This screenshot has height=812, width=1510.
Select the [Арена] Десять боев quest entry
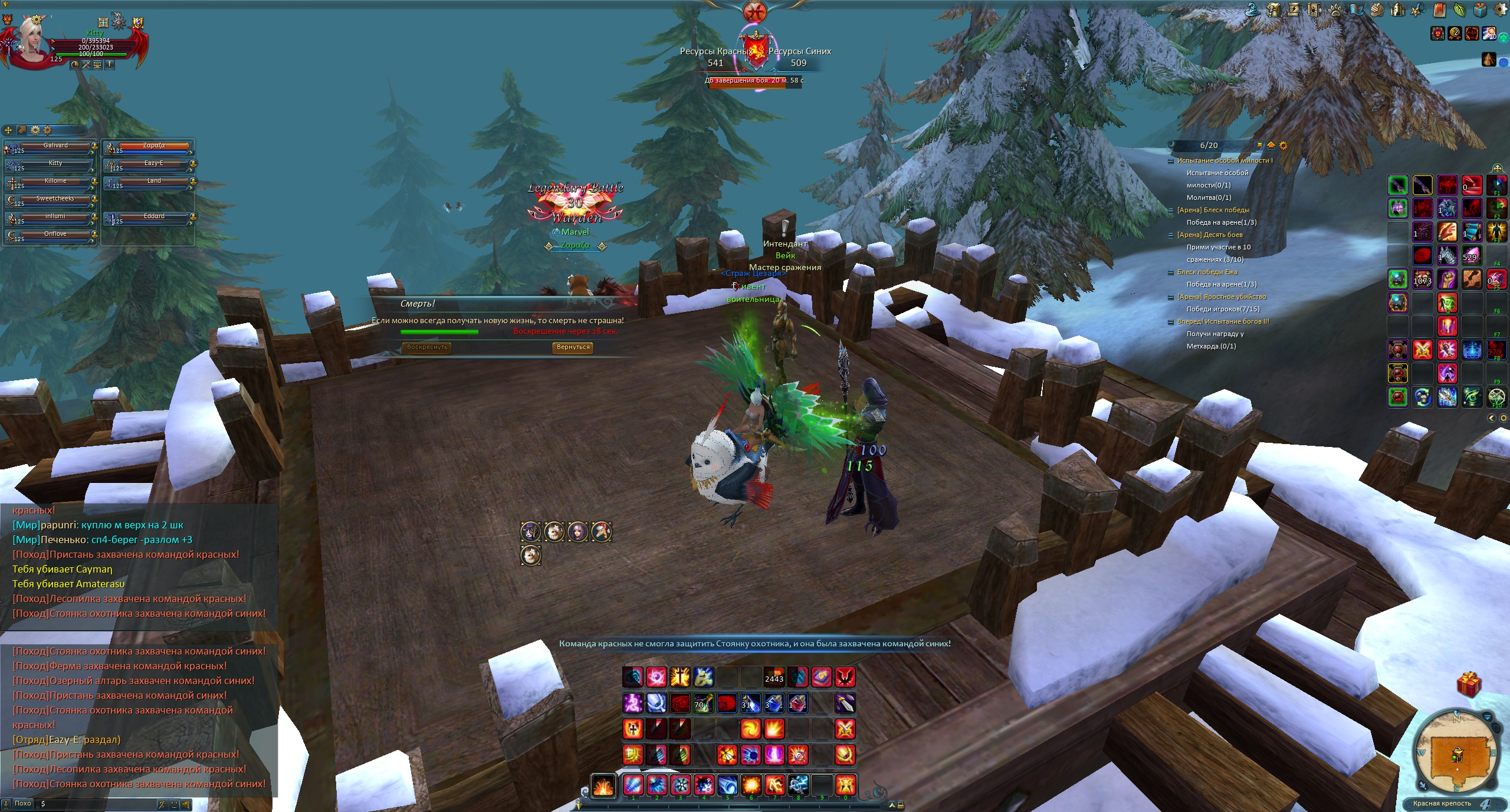(x=1209, y=235)
